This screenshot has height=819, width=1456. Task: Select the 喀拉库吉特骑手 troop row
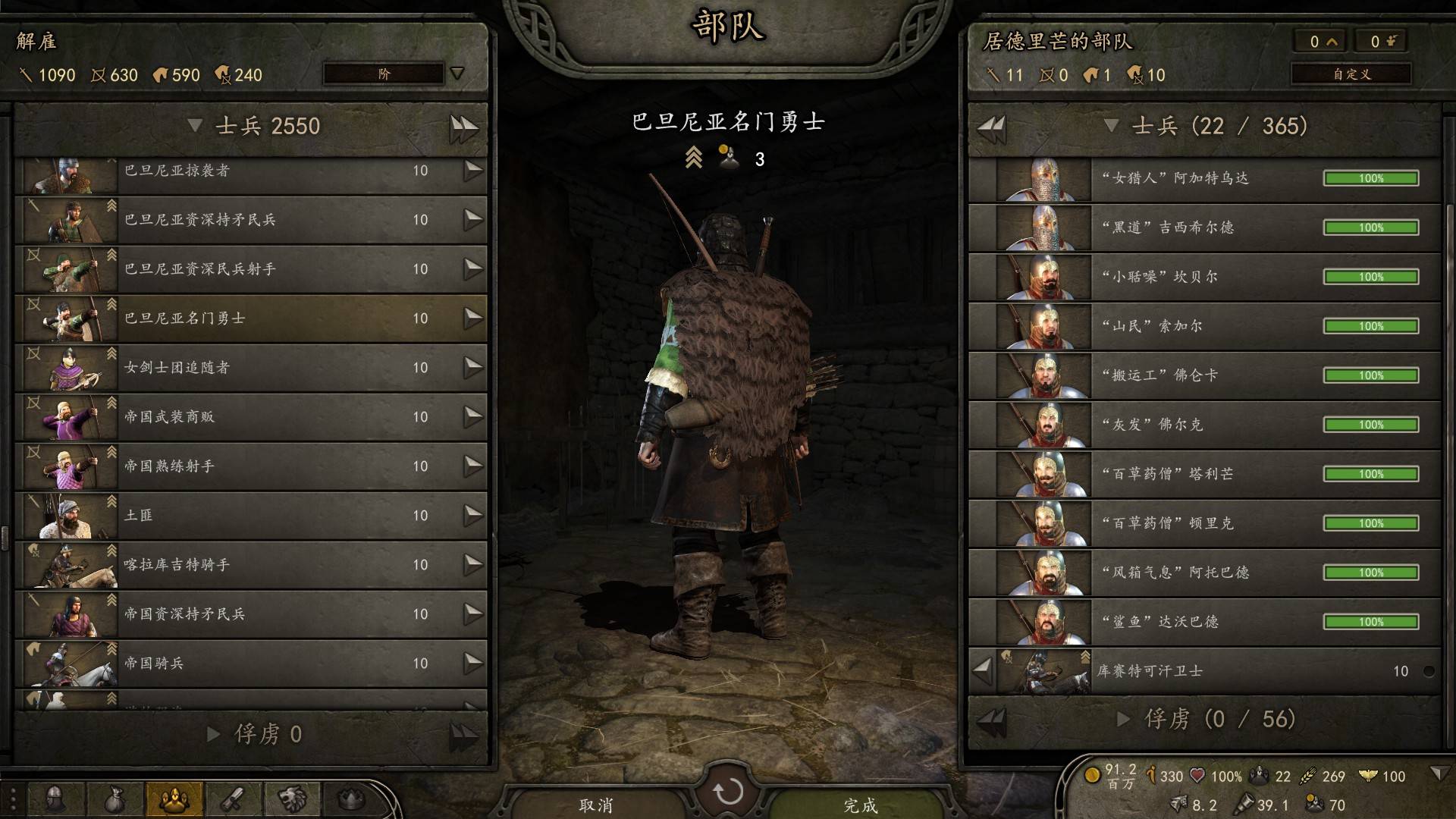tap(250, 565)
